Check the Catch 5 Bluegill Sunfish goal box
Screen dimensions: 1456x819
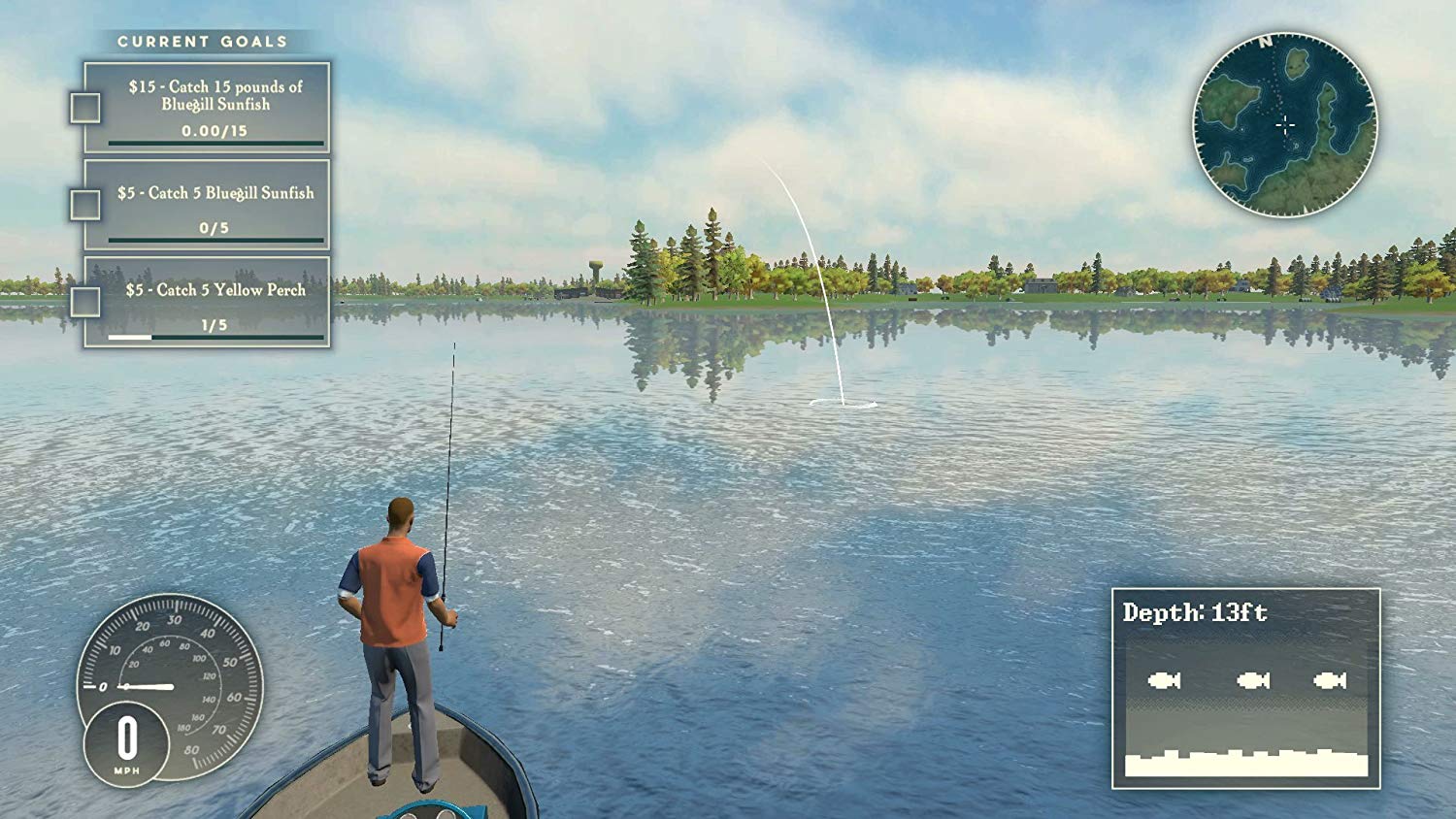point(84,203)
